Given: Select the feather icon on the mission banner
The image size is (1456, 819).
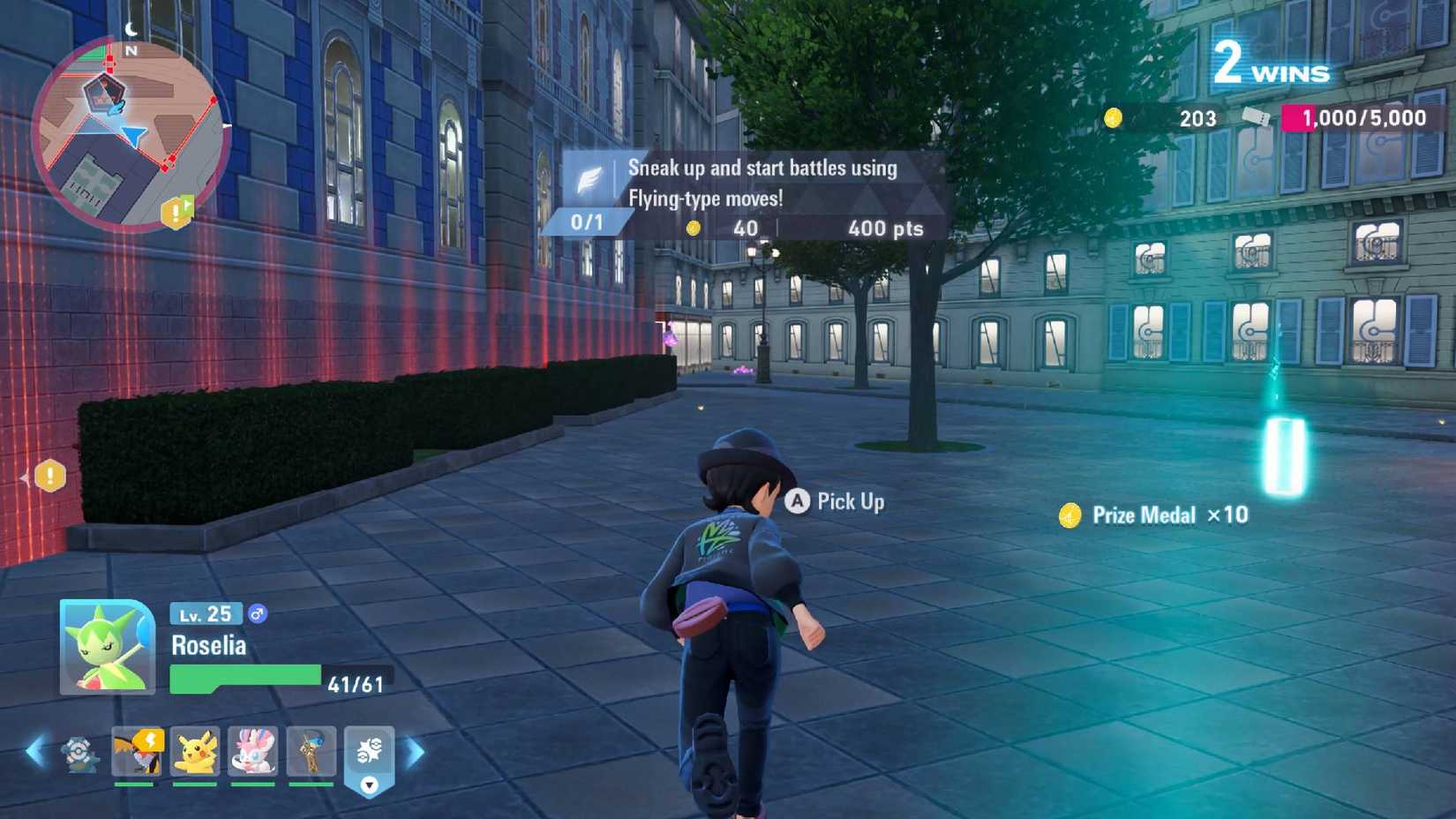Looking at the screenshot, I should pyautogui.click(x=589, y=175).
